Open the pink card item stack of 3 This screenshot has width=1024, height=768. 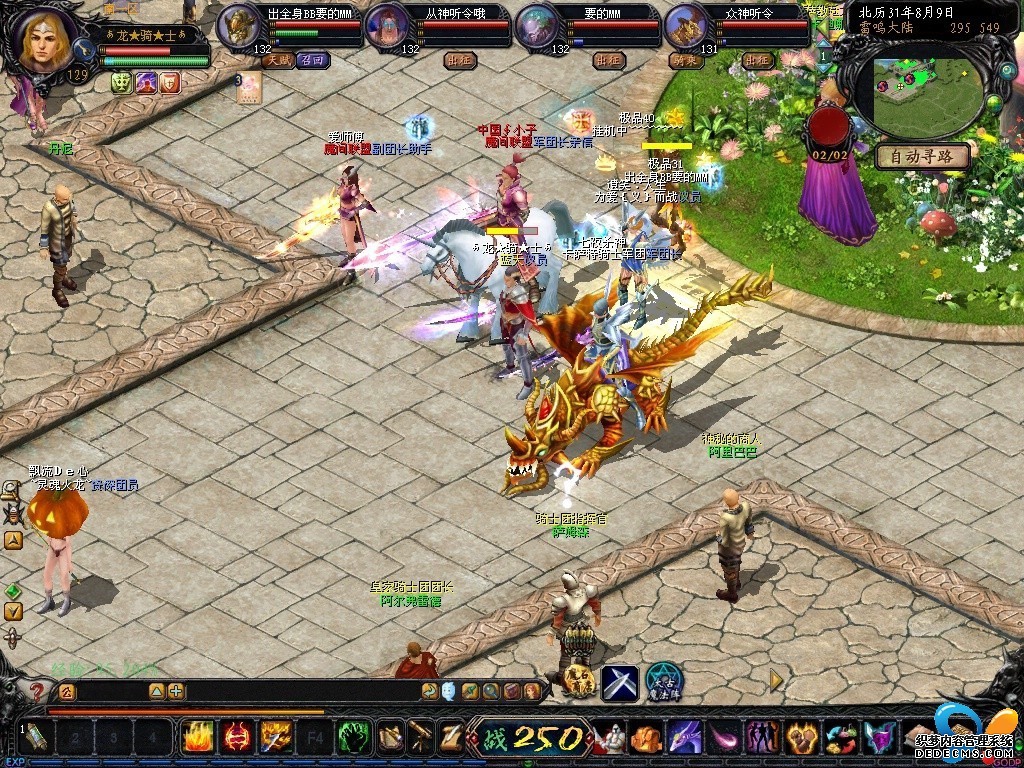(x=248, y=87)
